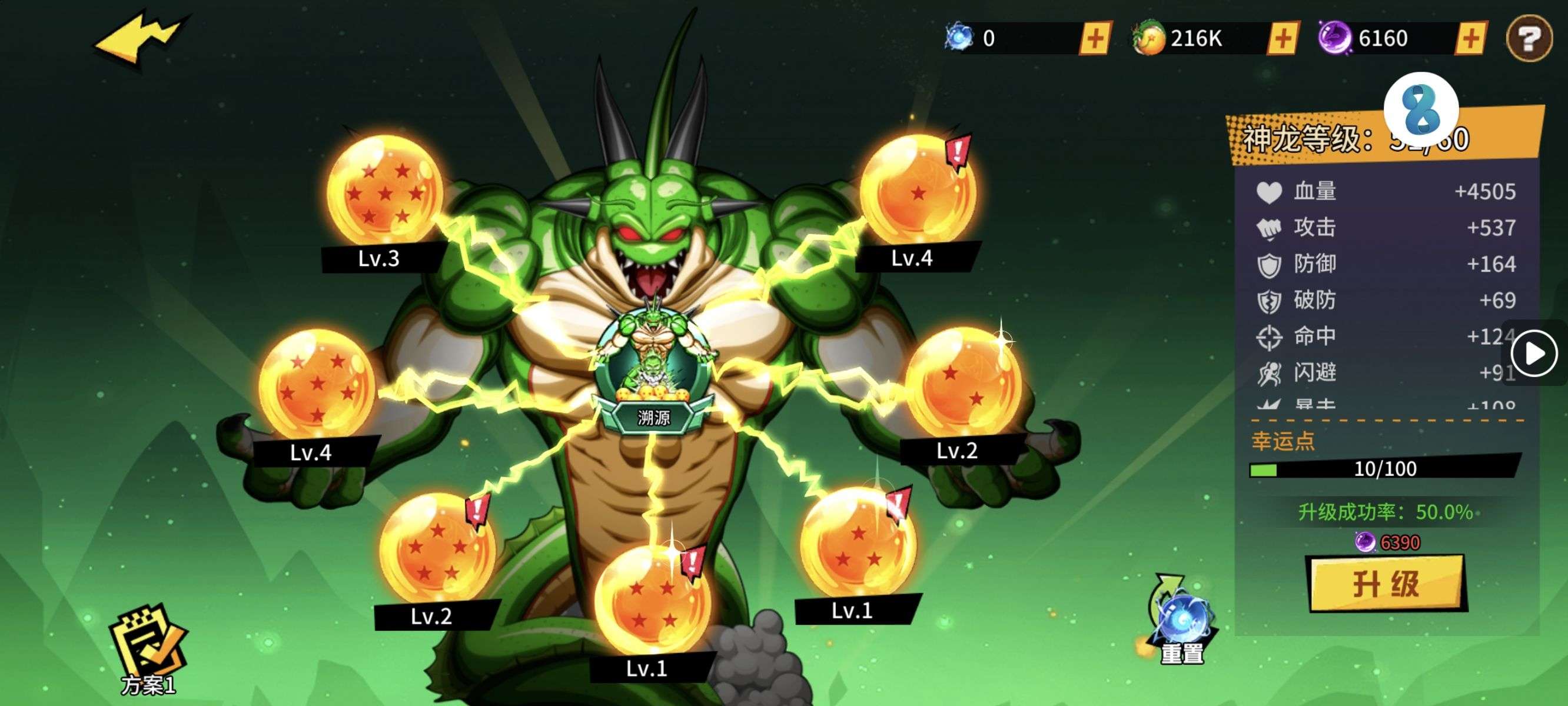Add blue energy orb currency
The height and width of the screenshot is (706, 1568).
tap(1095, 38)
